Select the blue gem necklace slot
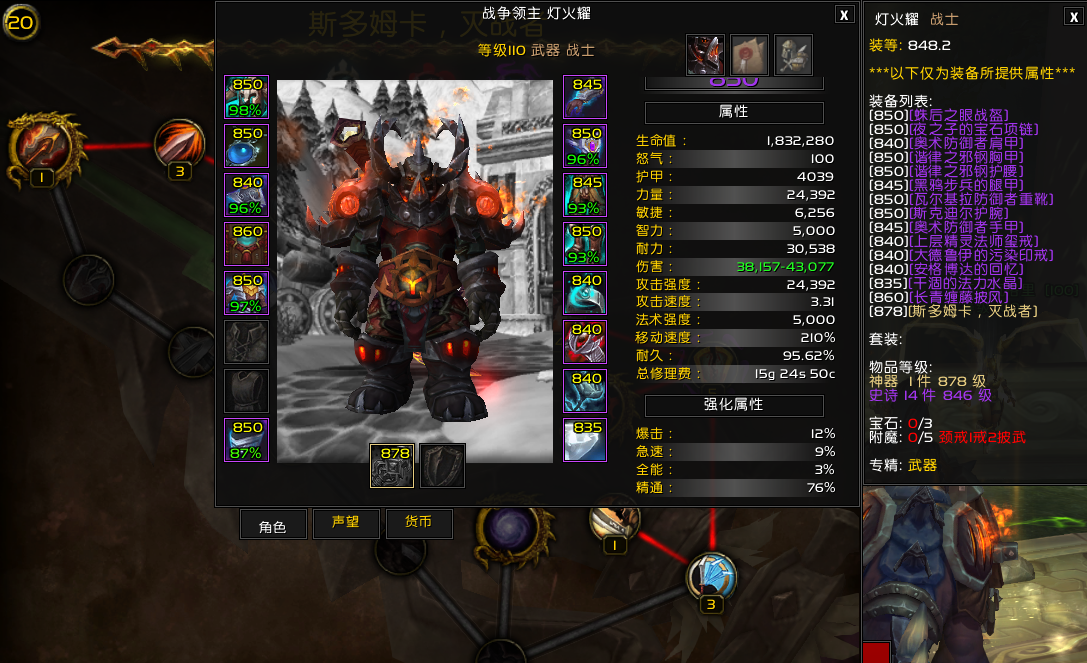 click(x=246, y=146)
